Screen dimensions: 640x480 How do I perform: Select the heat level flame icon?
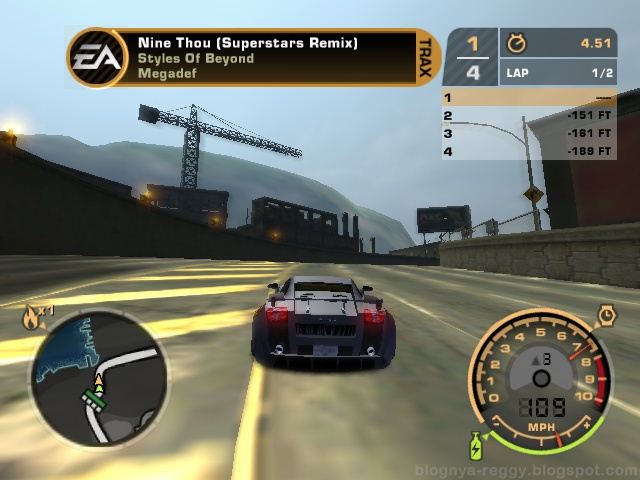click(32, 319)
